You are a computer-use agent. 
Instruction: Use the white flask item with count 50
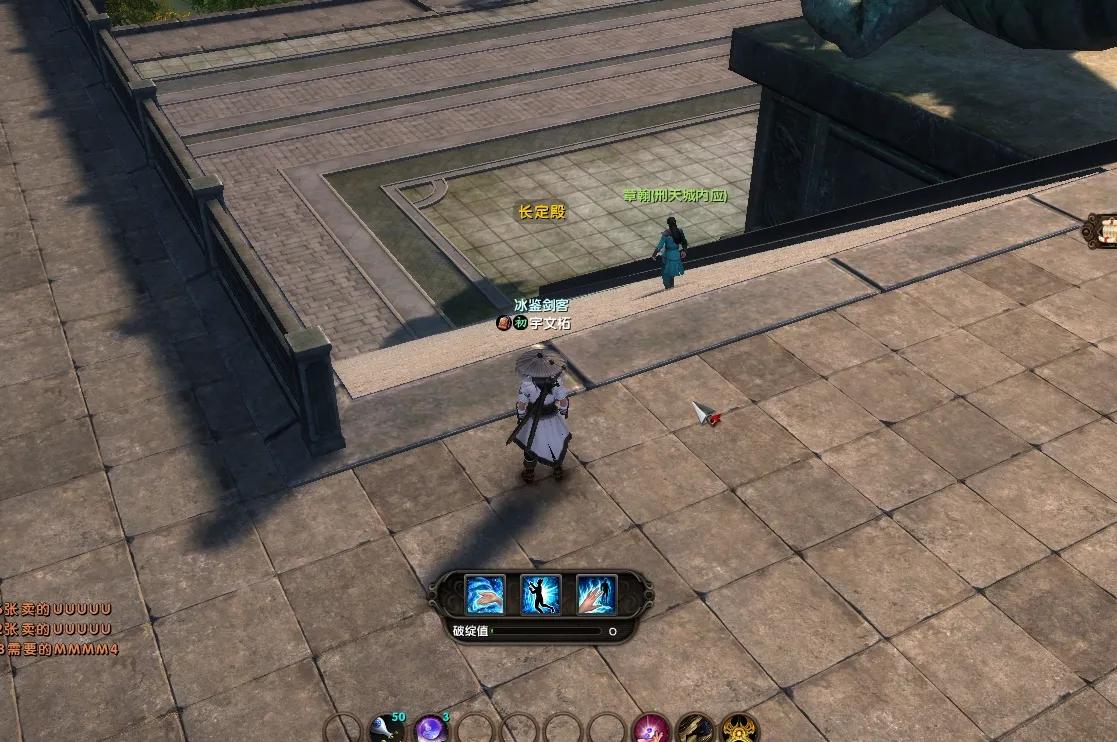(387, 728)
